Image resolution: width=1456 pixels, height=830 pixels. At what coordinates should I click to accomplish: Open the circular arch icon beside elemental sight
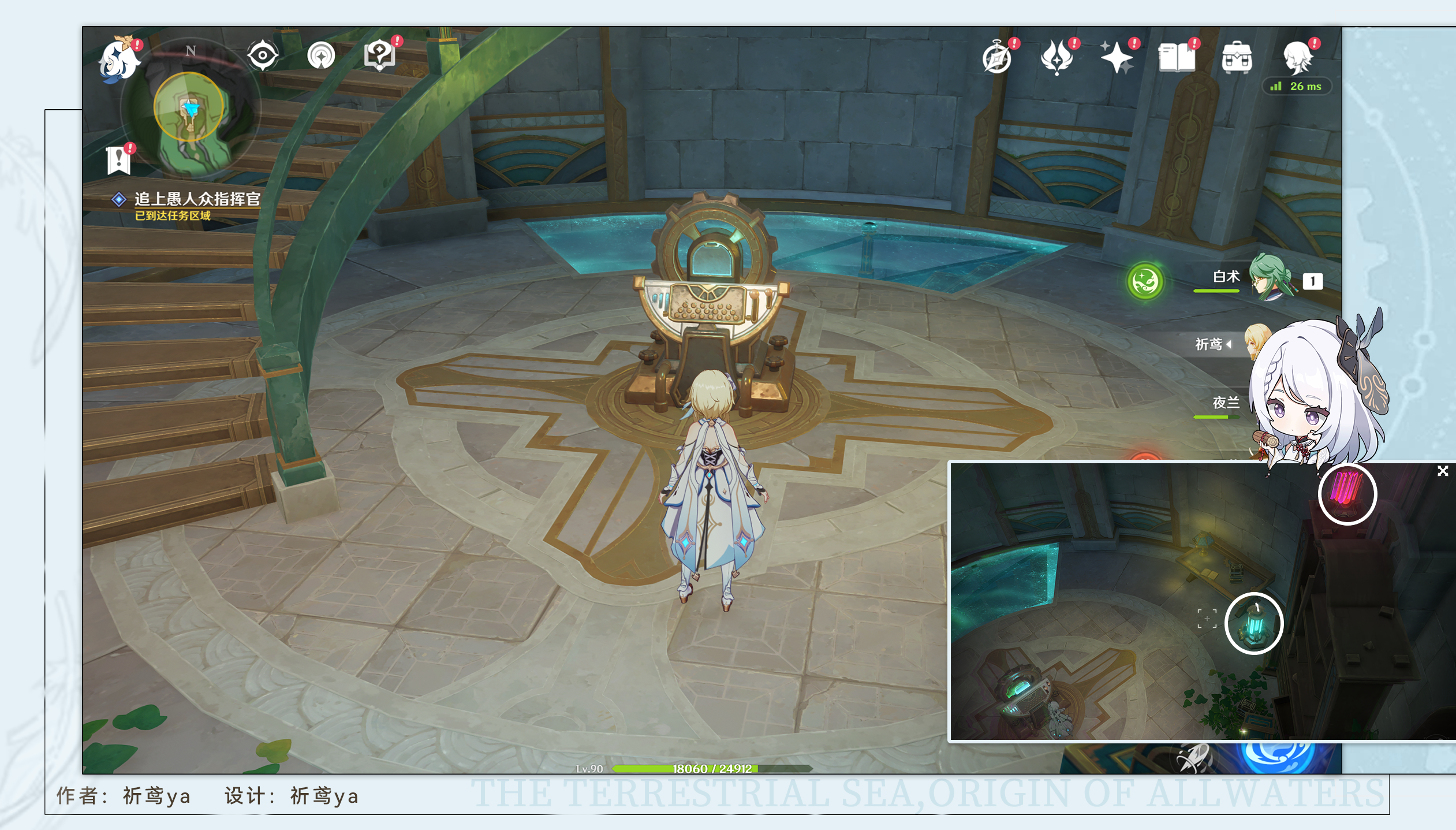(321, 56)
